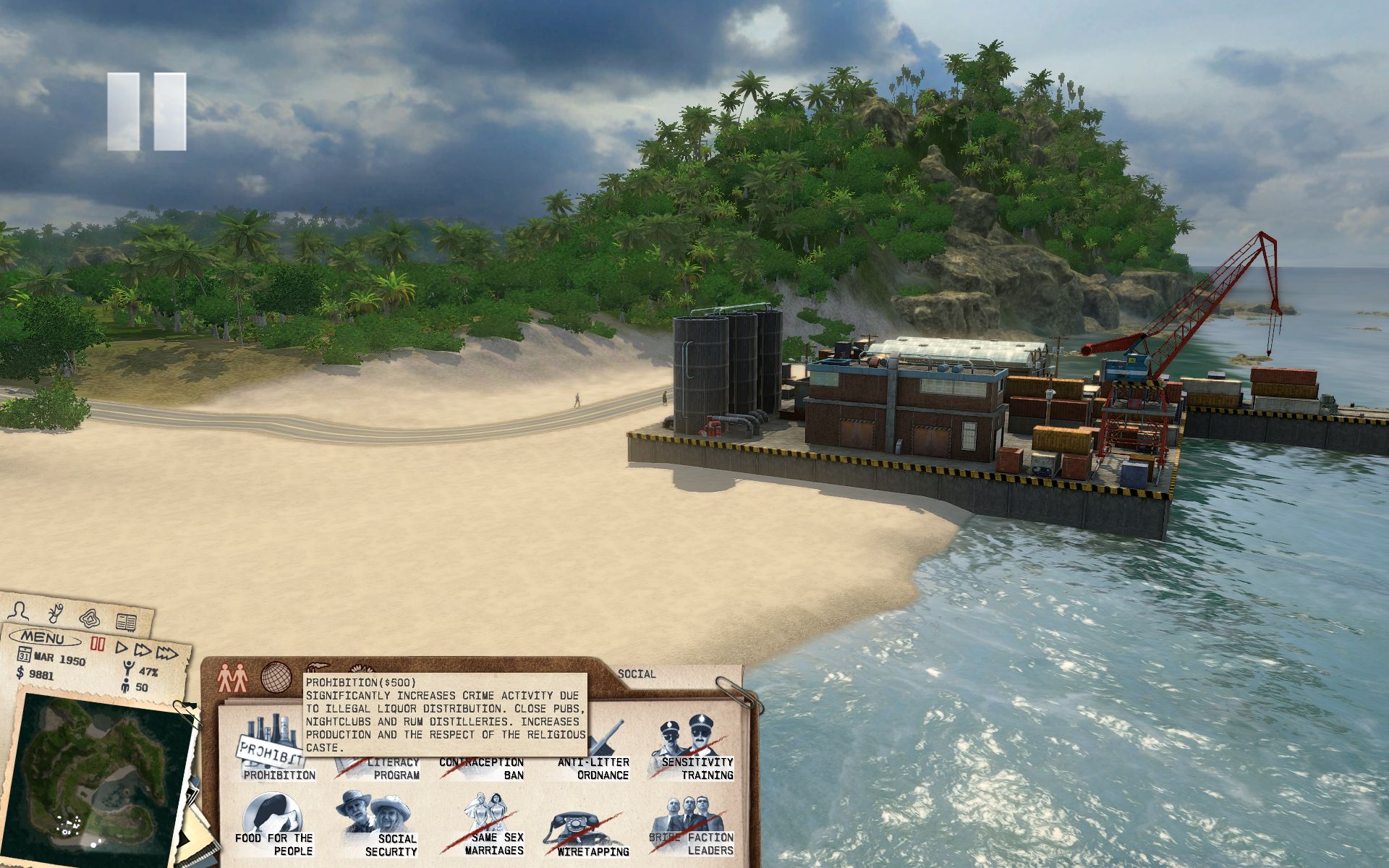Open the contour map overlays icon
The width and height of the screenshot is (1389, 868).
pyautogui.click(x=90, y=618)
